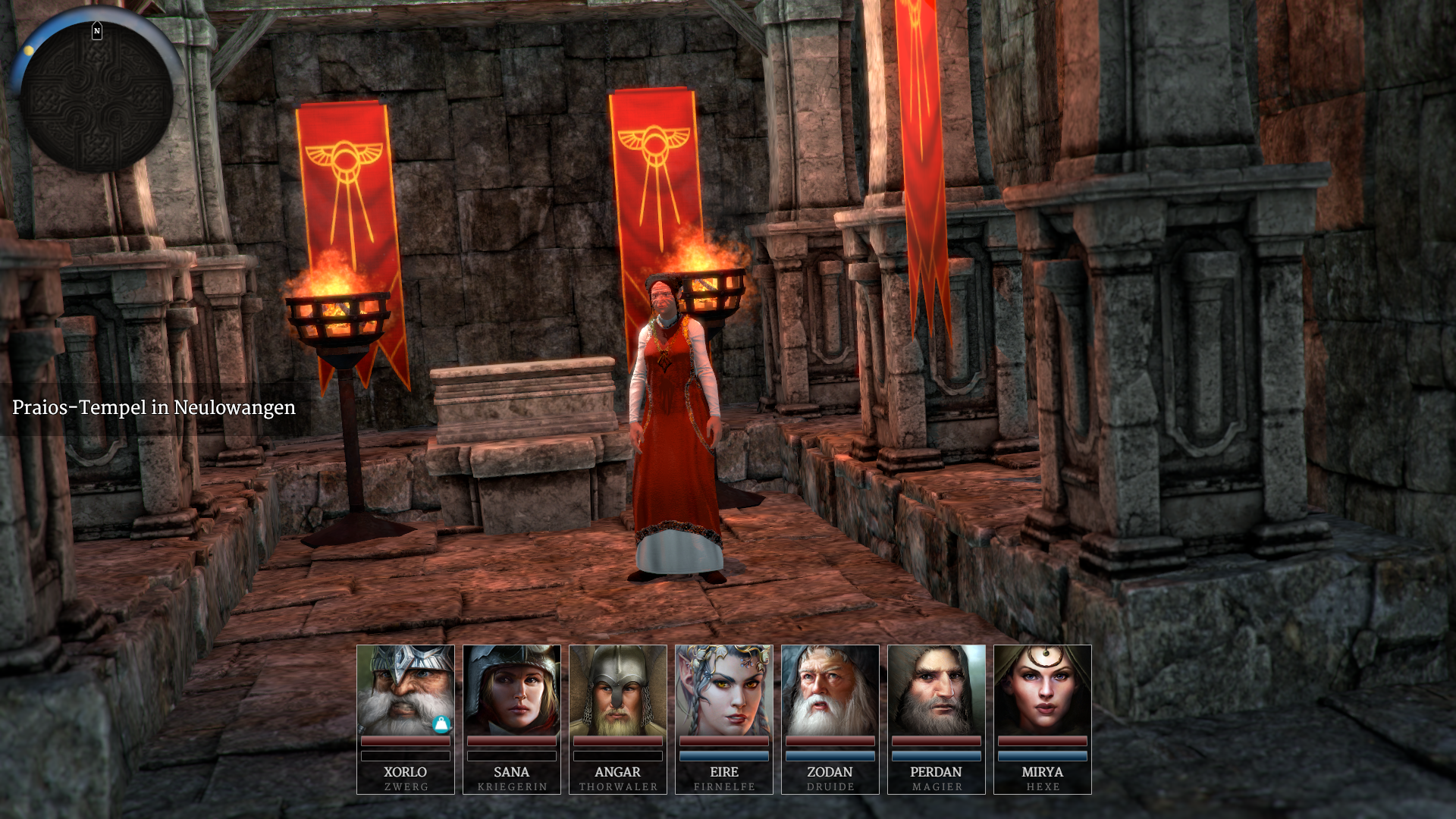Select Perdan the Magier portrait
Viewport: 1456px width, 819px height.
pyautogui.click(x=937, y=690)
